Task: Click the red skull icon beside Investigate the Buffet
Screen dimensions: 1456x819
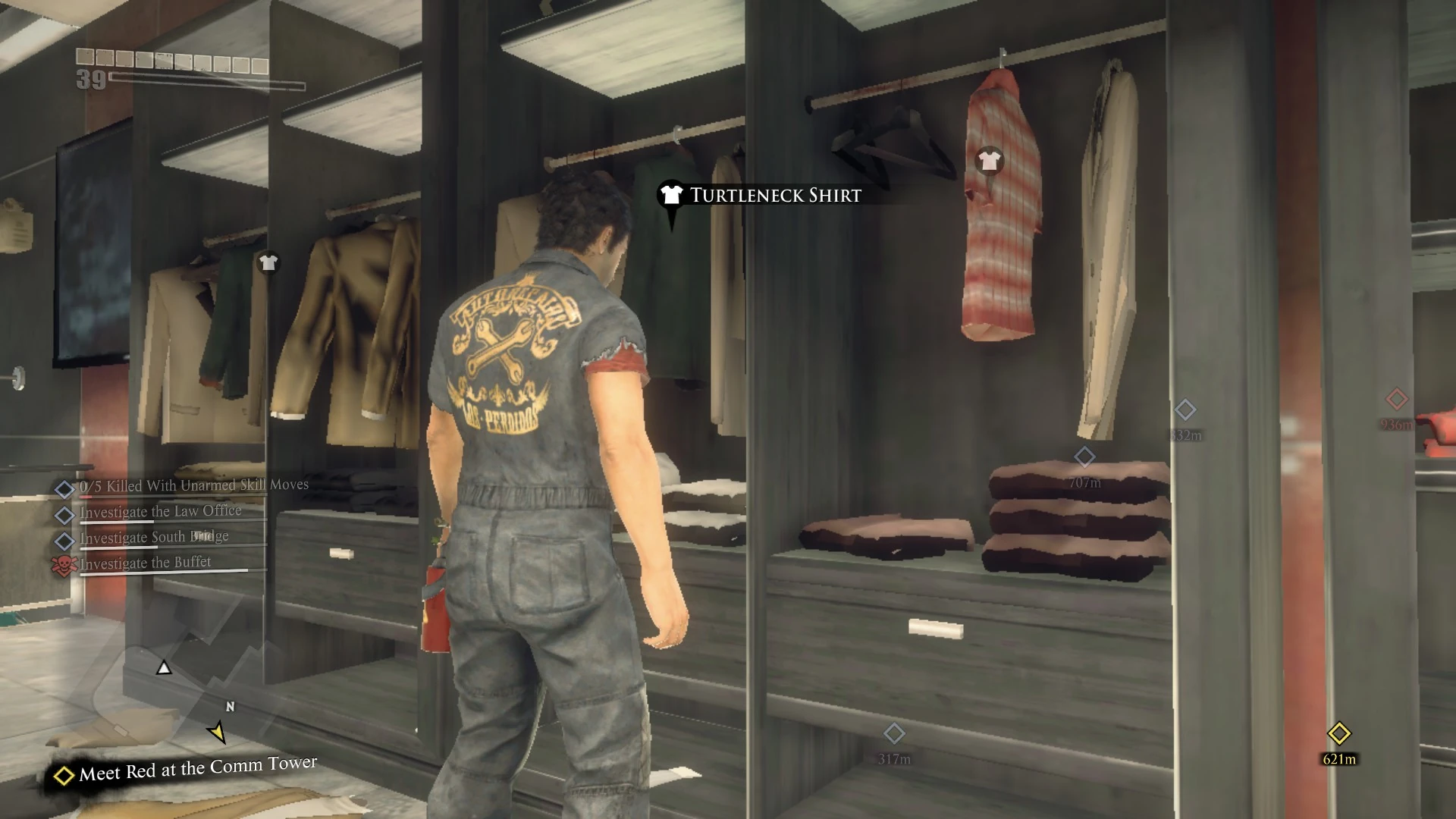Action: tap(64, 562)
